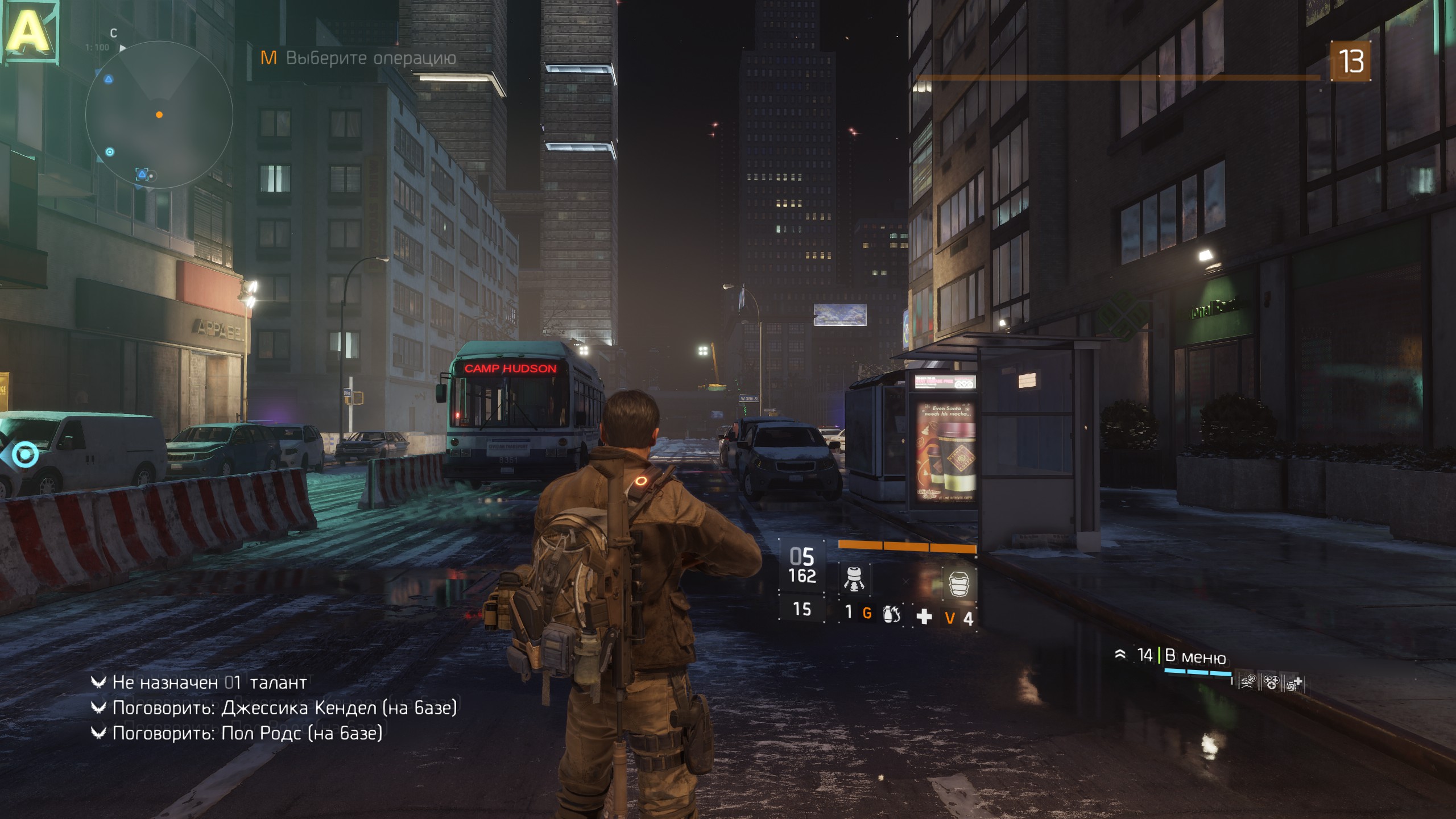Click the cyan waypoint marker at screen edge
The width and height of the screenshot is (1456, 819).
(x=24, y=454)
